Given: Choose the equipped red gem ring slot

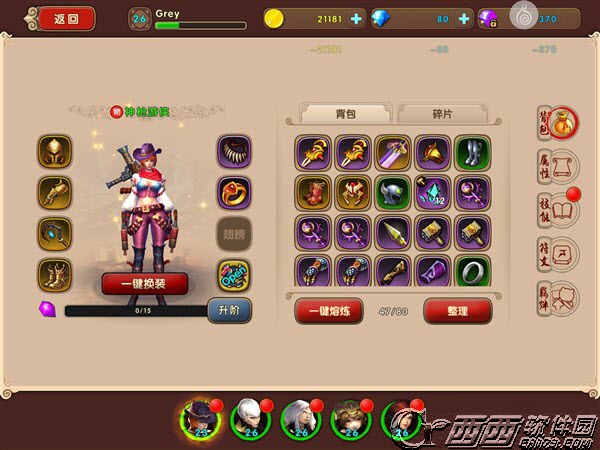Looking at the screenshot, I should click(234, 192).
